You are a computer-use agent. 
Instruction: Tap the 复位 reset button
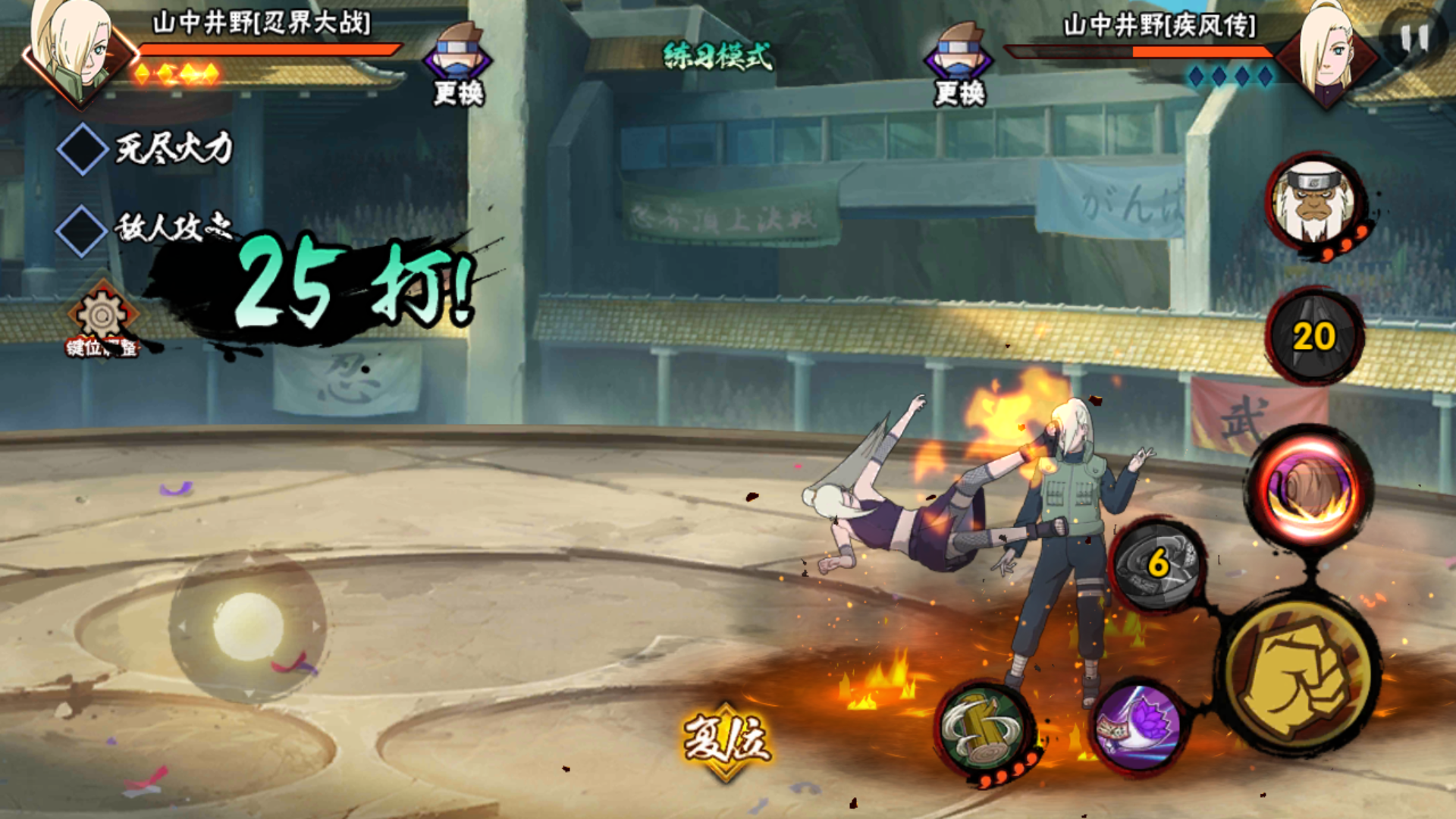[726, 741]
